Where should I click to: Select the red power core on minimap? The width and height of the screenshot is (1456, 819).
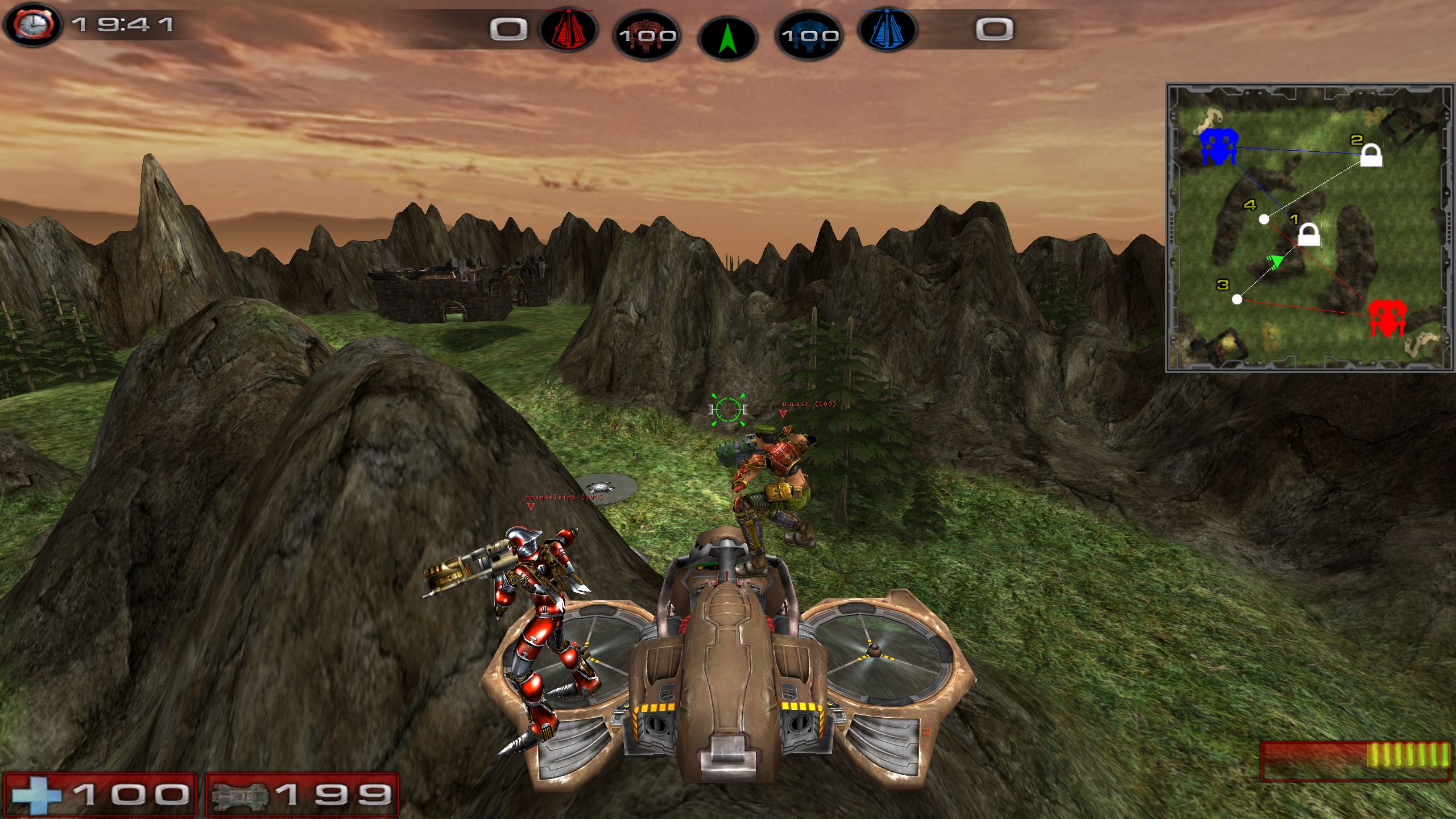[x=1387, y=317]
